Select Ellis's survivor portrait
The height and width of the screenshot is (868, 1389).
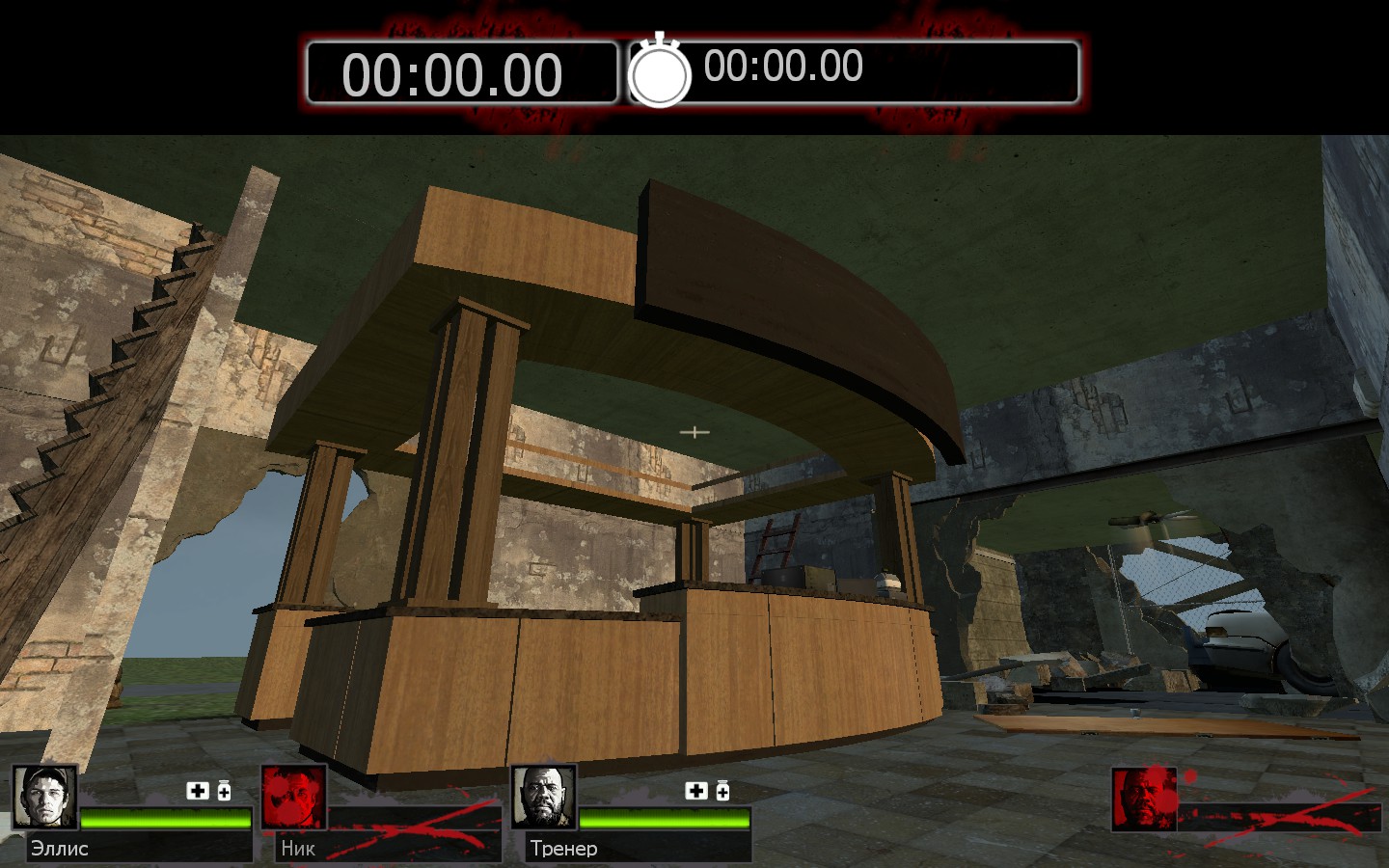(x=44, y=797)
